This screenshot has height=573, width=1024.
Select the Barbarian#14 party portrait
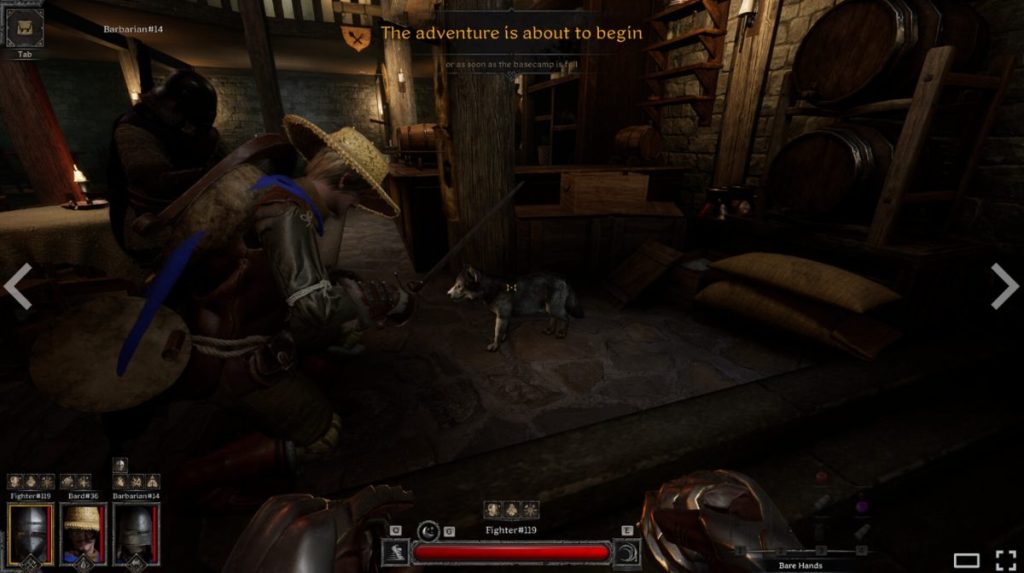pos(136,534)
